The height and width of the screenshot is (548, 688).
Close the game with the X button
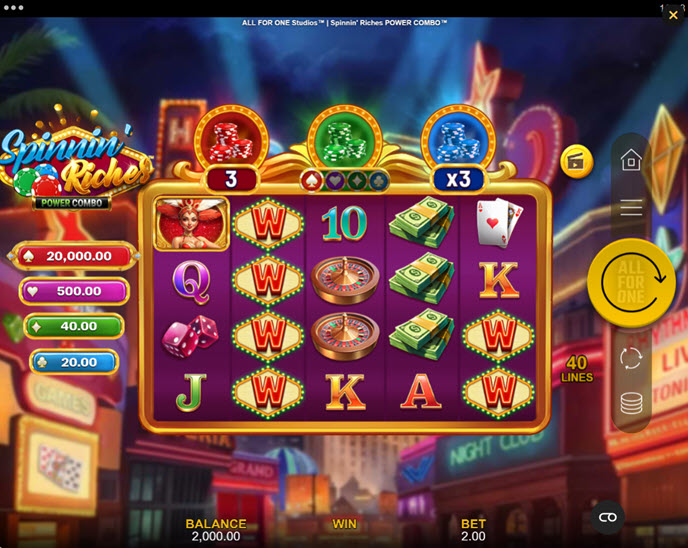pyautogui.click(x=673, y=15)
